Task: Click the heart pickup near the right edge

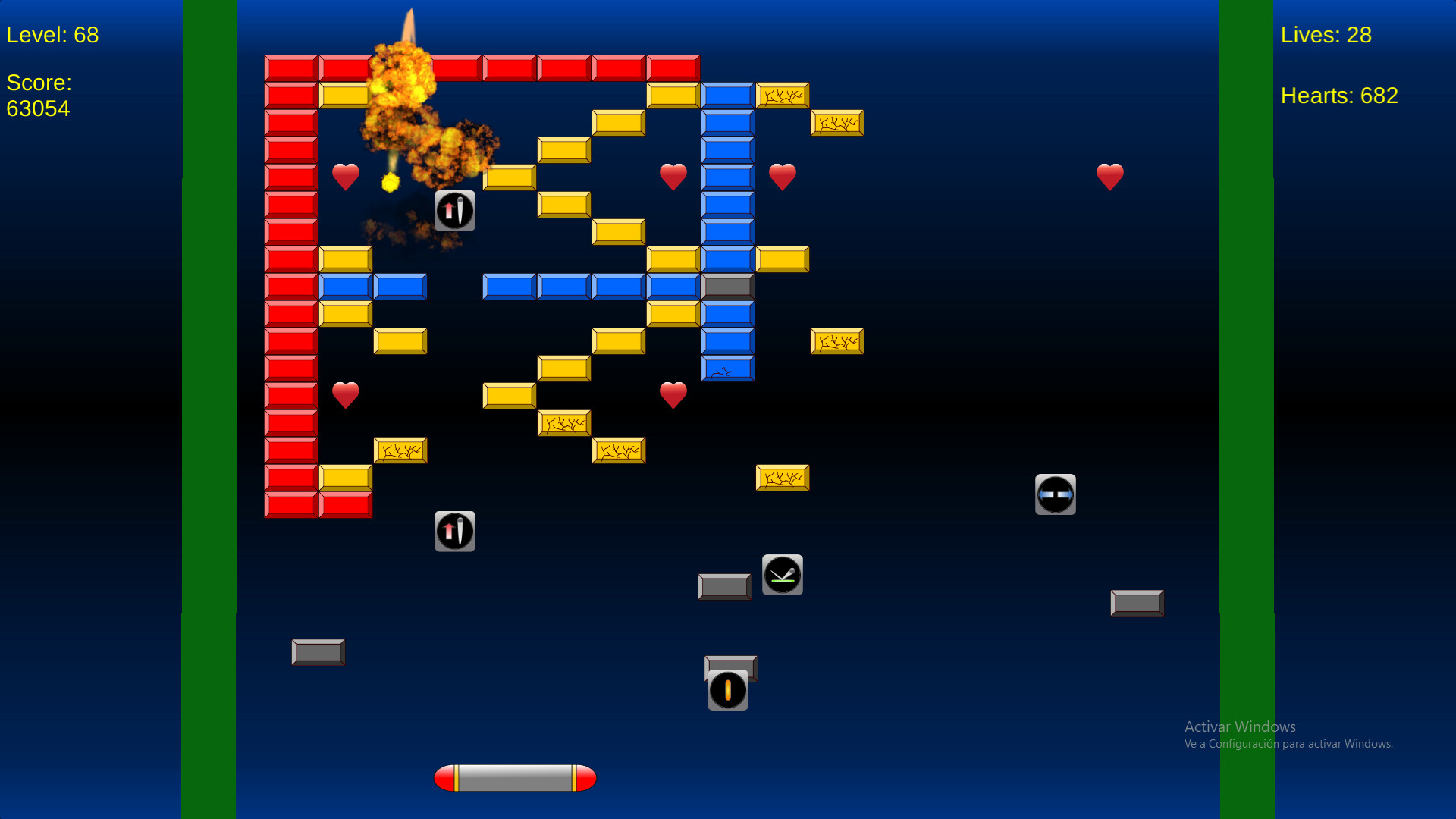Action: 1110,176
